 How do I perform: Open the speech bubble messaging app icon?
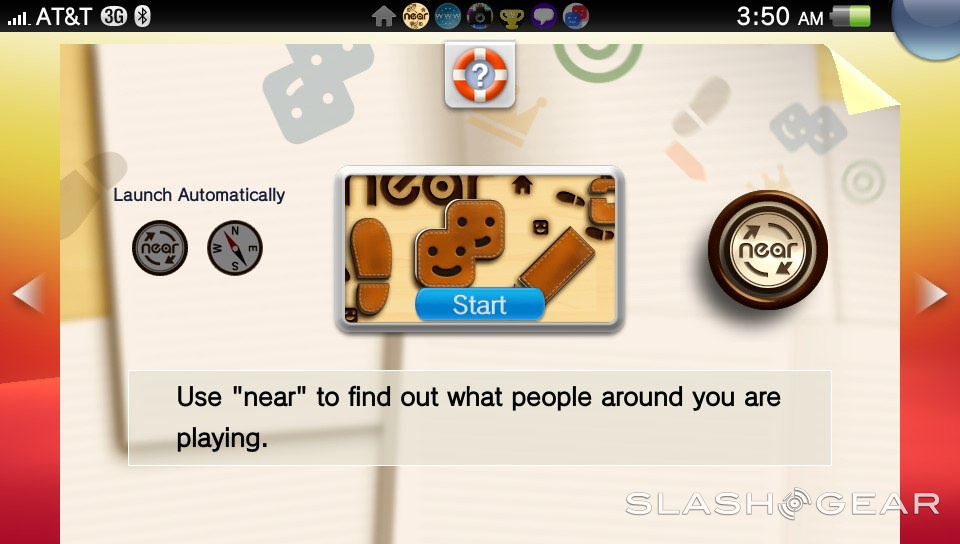tap(544, 16)
